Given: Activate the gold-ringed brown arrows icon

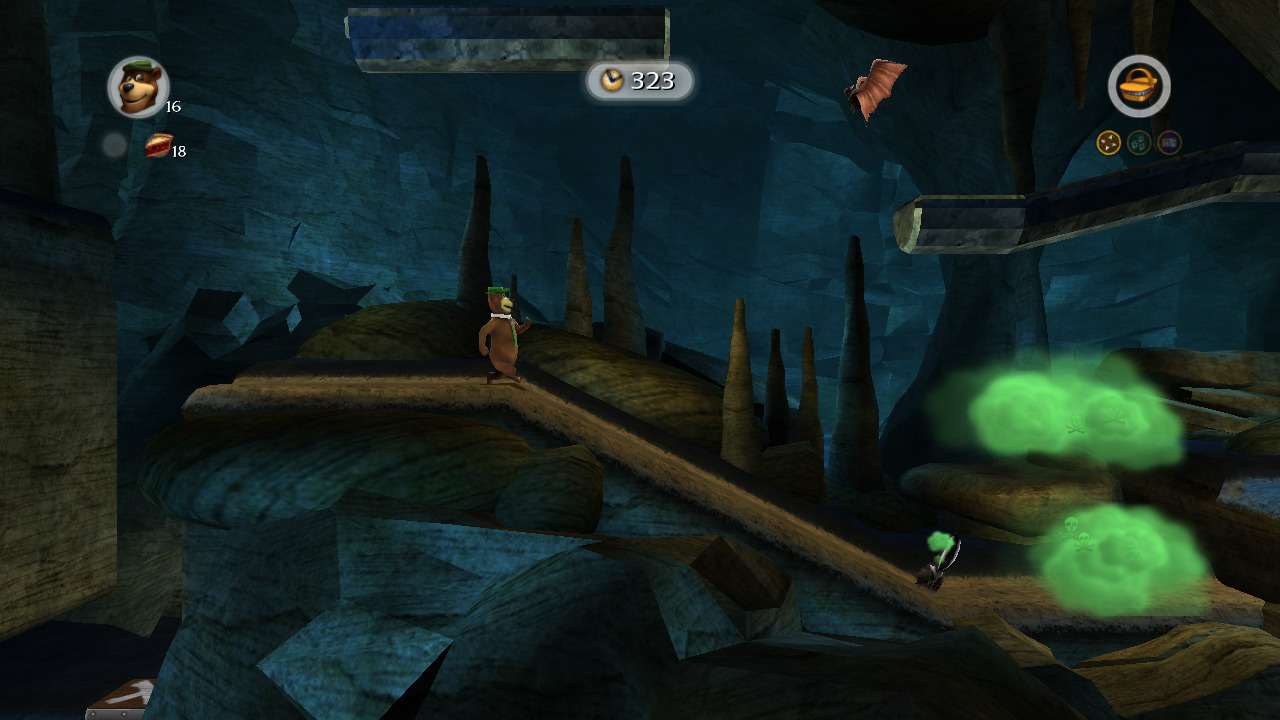Looking at the screenshot, I should (x=1108, y=143).
